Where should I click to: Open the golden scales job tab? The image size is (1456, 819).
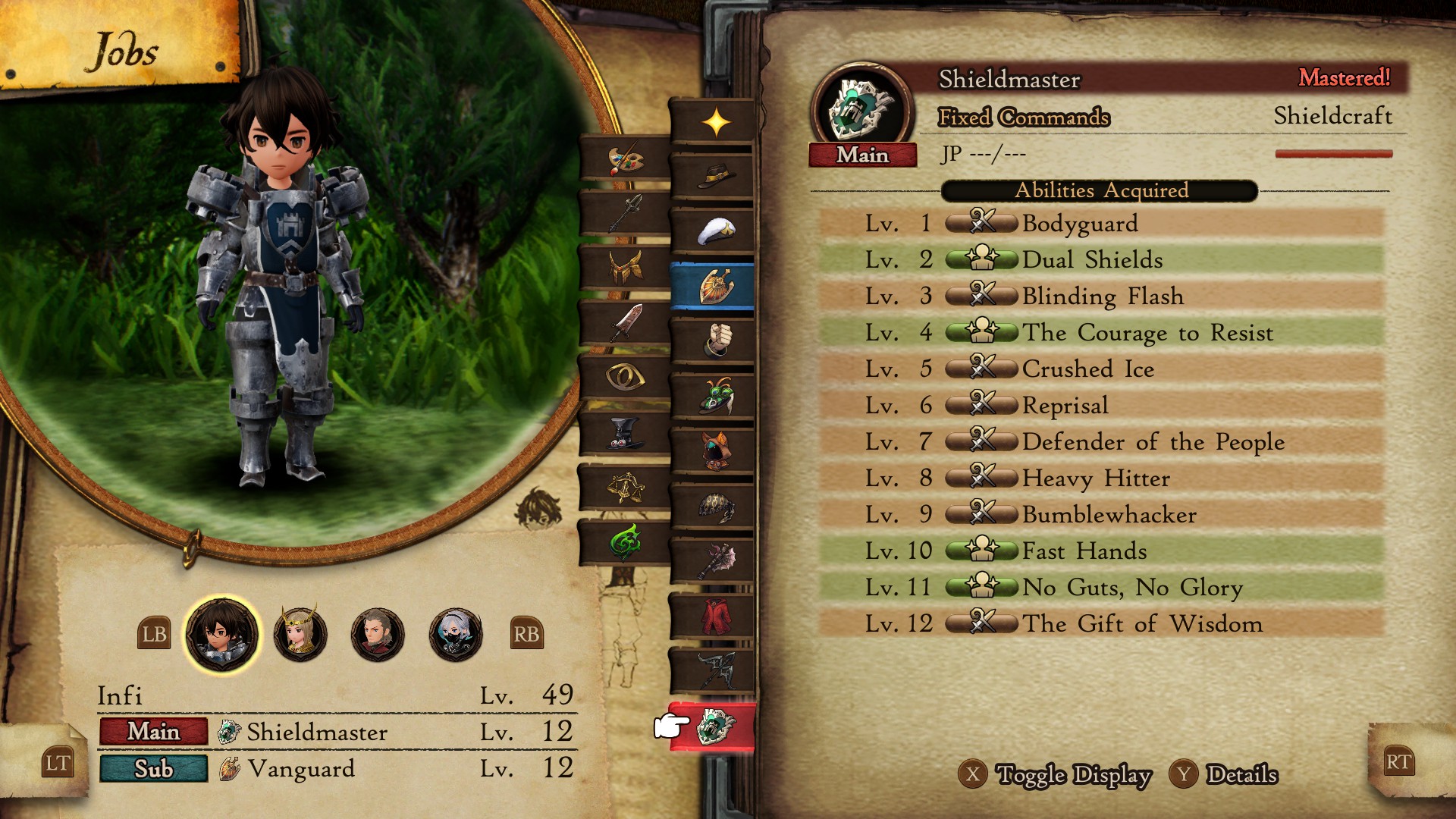pyautogui.click(x=625, y=488)
